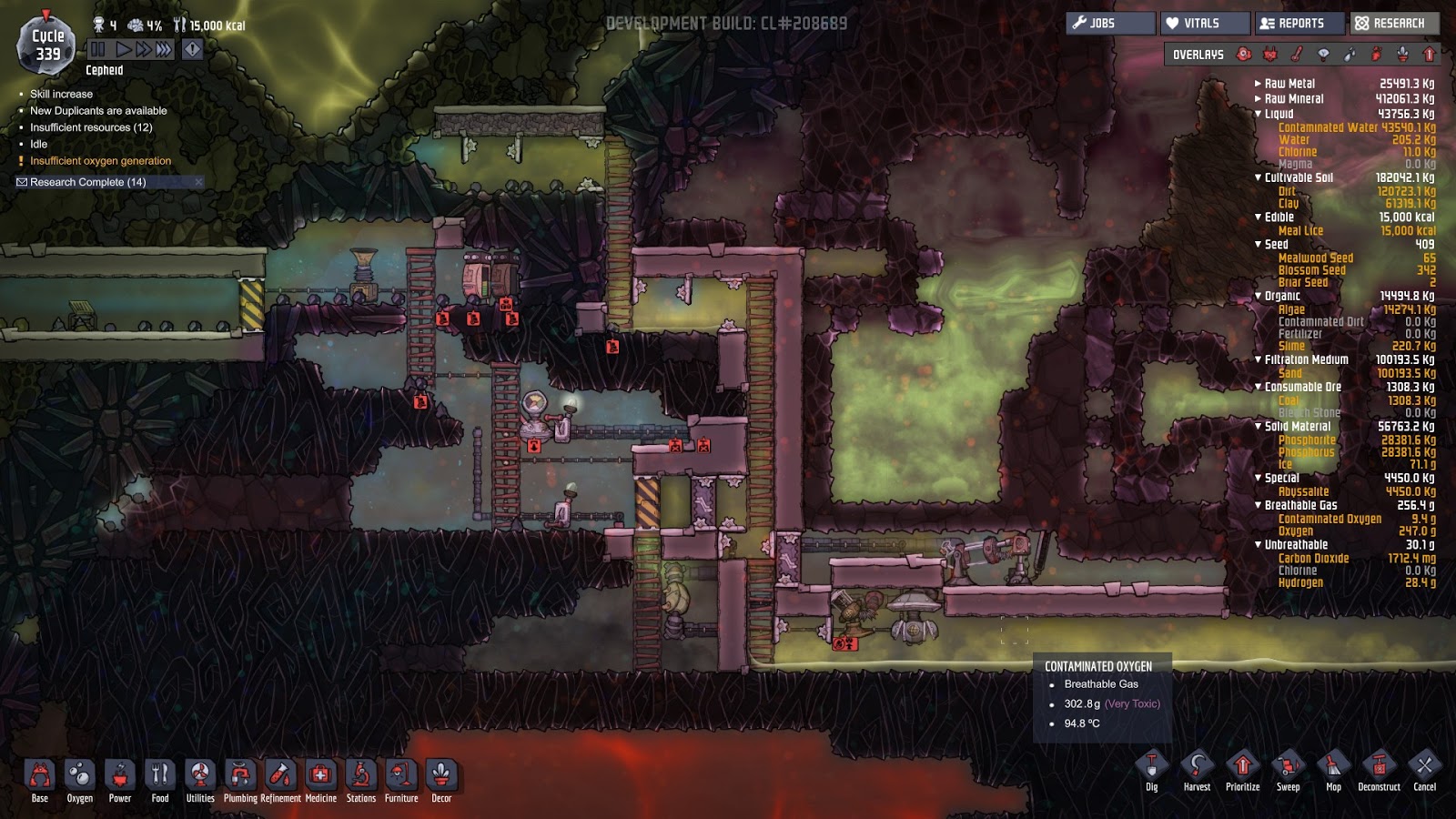Open the Jobs management screen
Viewport: 1456px width, 819px height.
[x=1110, y=23]
